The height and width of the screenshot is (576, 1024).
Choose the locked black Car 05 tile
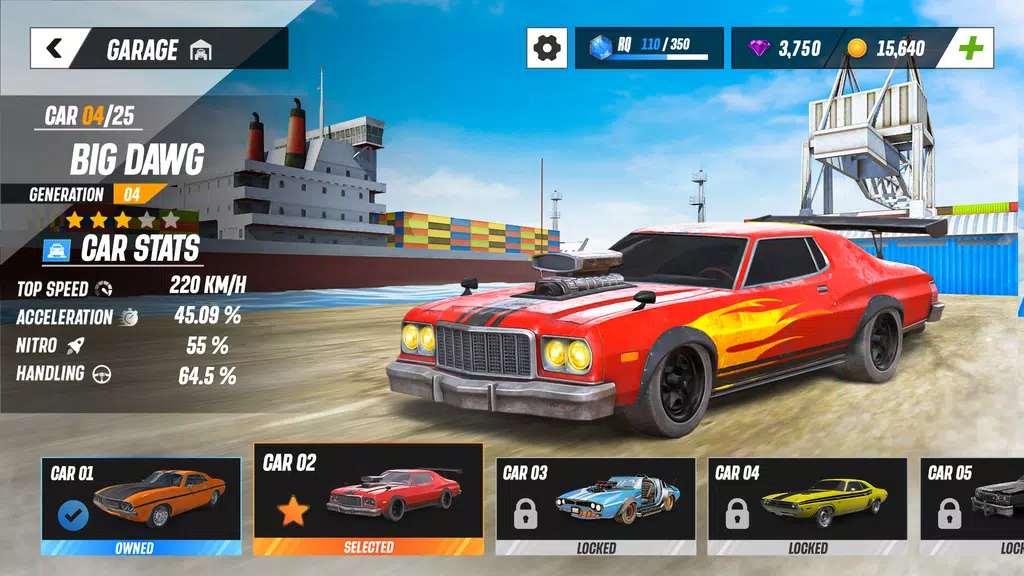click(971, 505)
